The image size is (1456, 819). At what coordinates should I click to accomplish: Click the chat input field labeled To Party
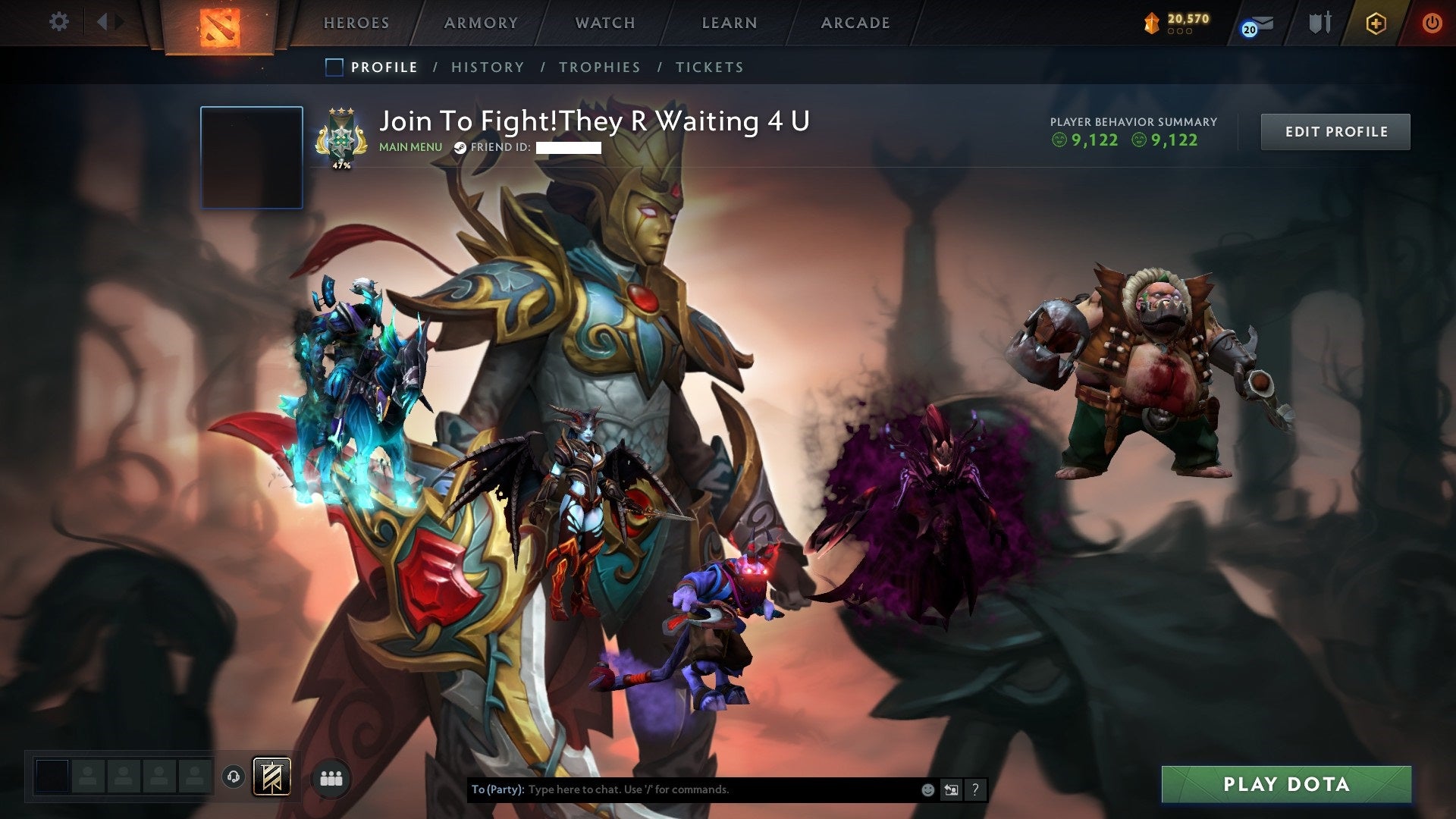[720, 789]
